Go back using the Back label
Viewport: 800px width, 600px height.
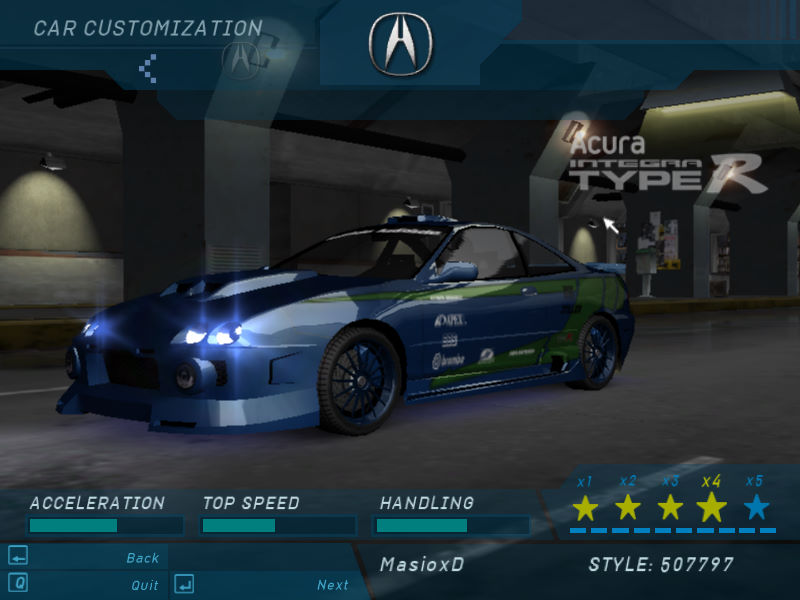143,558
